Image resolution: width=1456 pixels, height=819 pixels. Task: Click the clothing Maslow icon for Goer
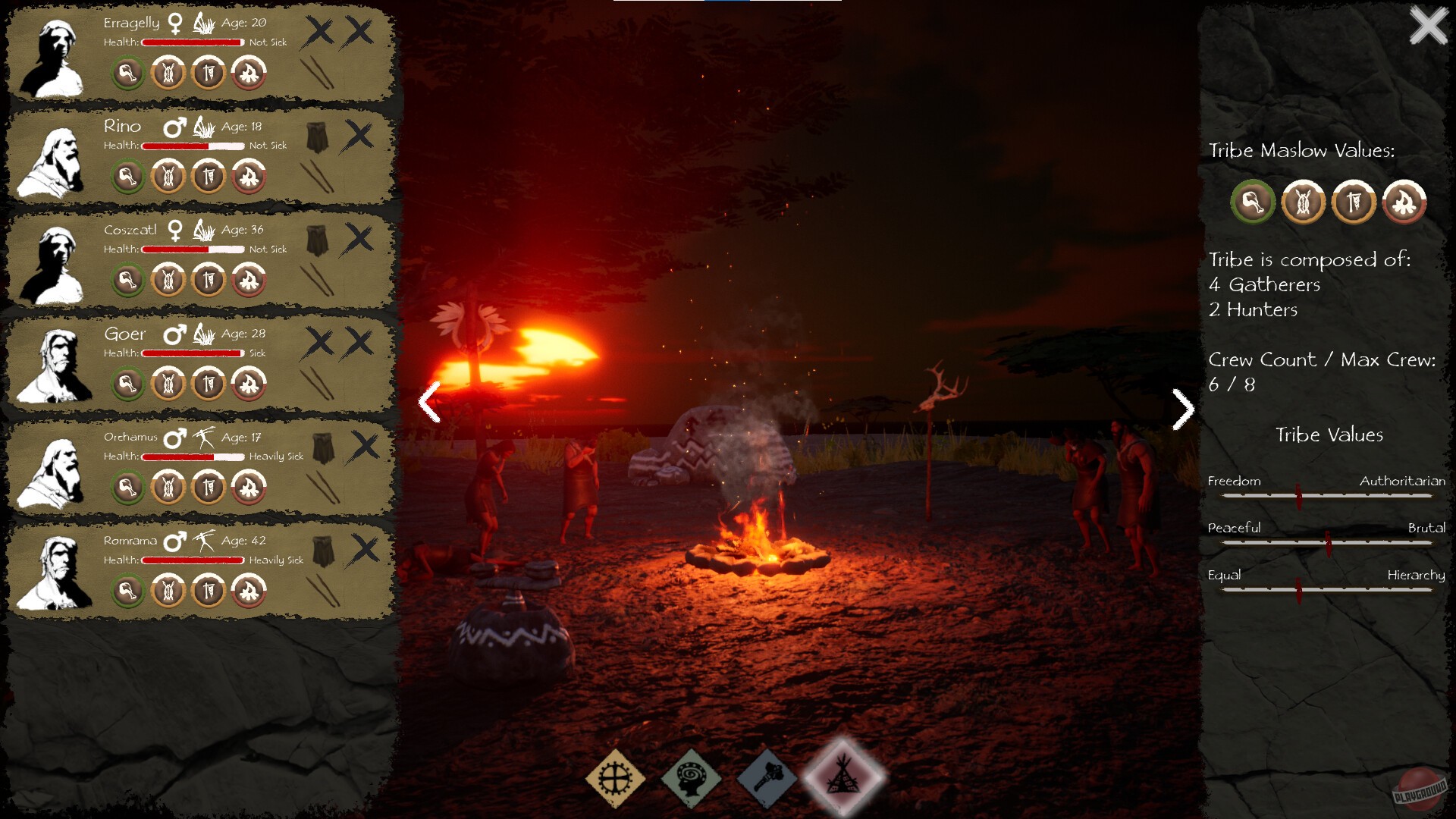click(169, 384)
